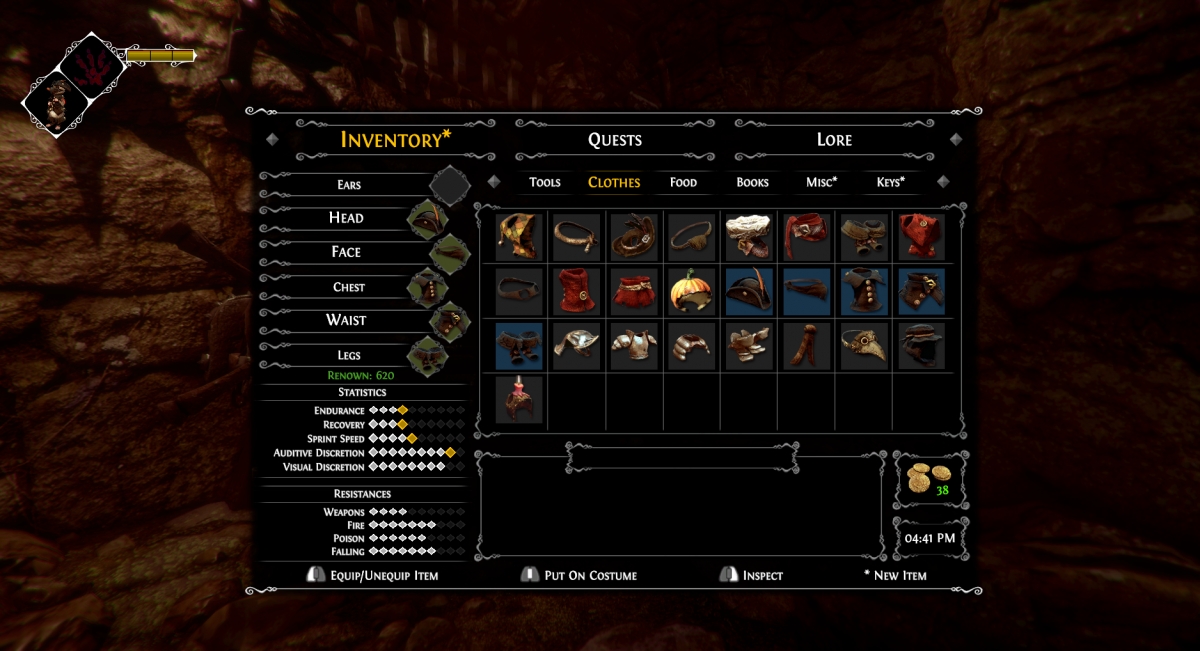View the Keys category
Screen dimensions: 1200x651
point(890,182)
